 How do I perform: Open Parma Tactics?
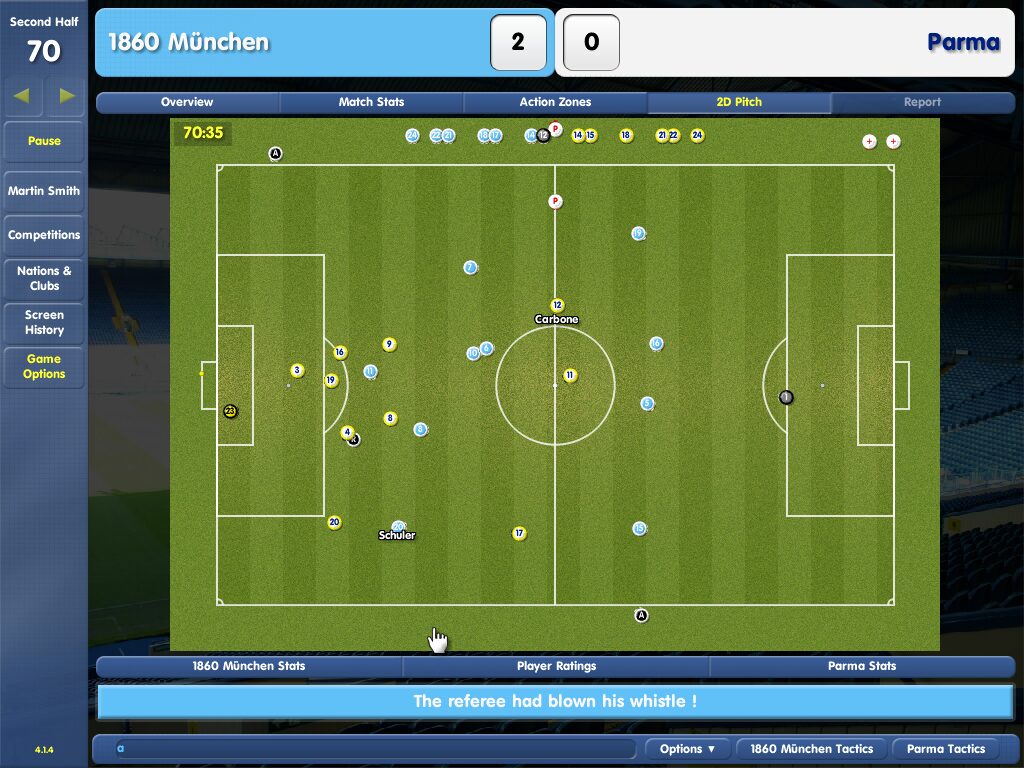[x=946, y=749]
